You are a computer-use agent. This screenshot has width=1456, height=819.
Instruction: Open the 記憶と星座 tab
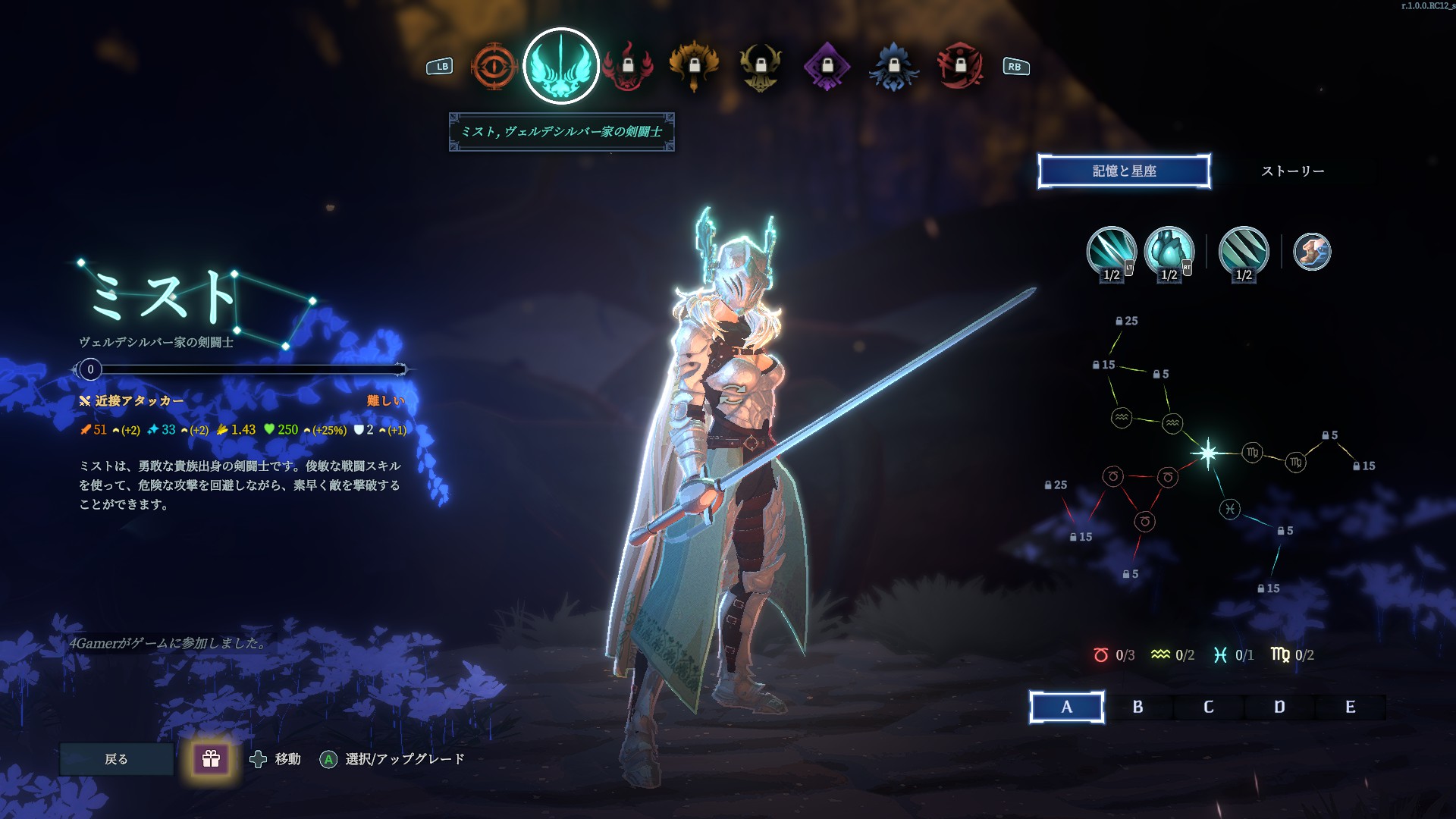pyautogui.click(x=1124, y=171)
